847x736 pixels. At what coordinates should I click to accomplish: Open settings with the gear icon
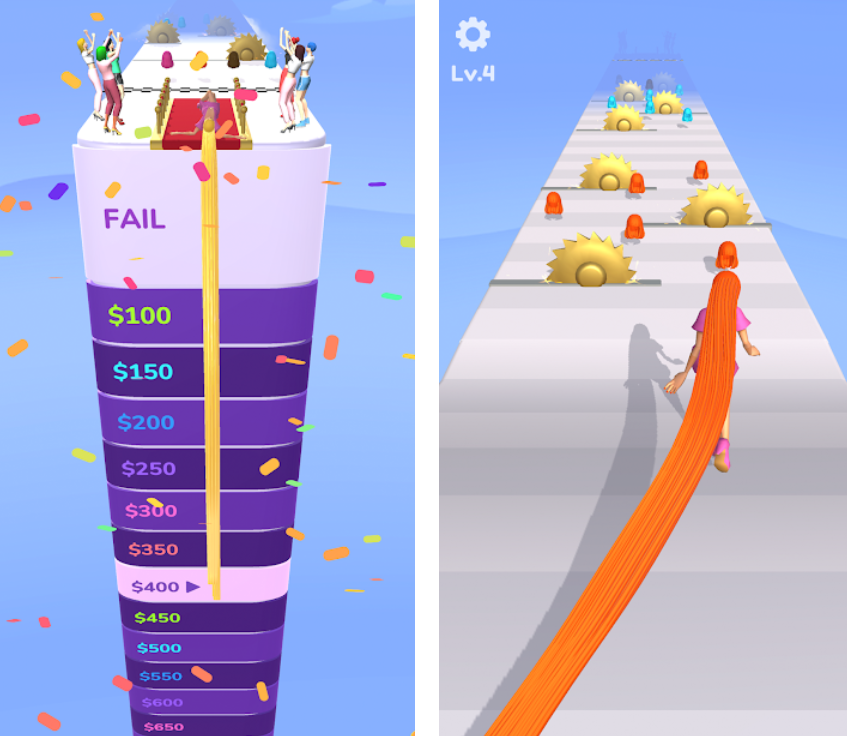point(472,34)
